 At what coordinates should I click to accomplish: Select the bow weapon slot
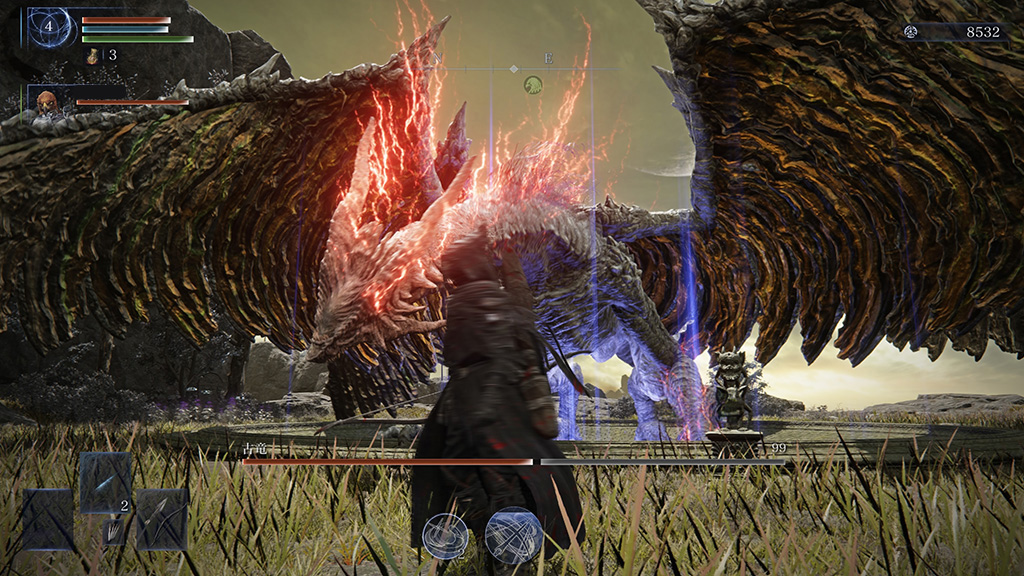pyautogui.click(x=161, y=519)
